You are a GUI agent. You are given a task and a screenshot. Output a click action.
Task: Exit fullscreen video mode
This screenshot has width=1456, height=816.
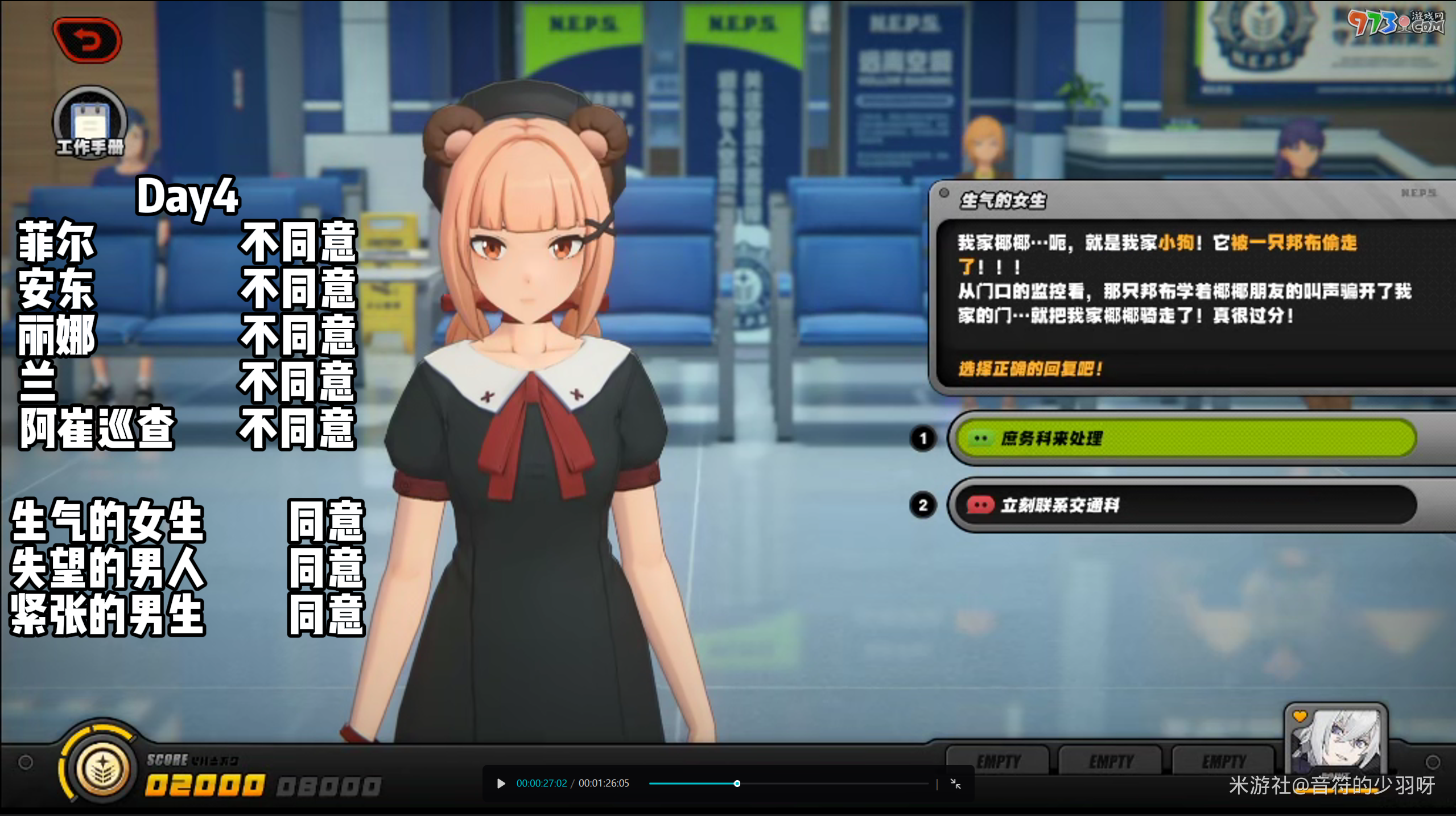[956, 784]
